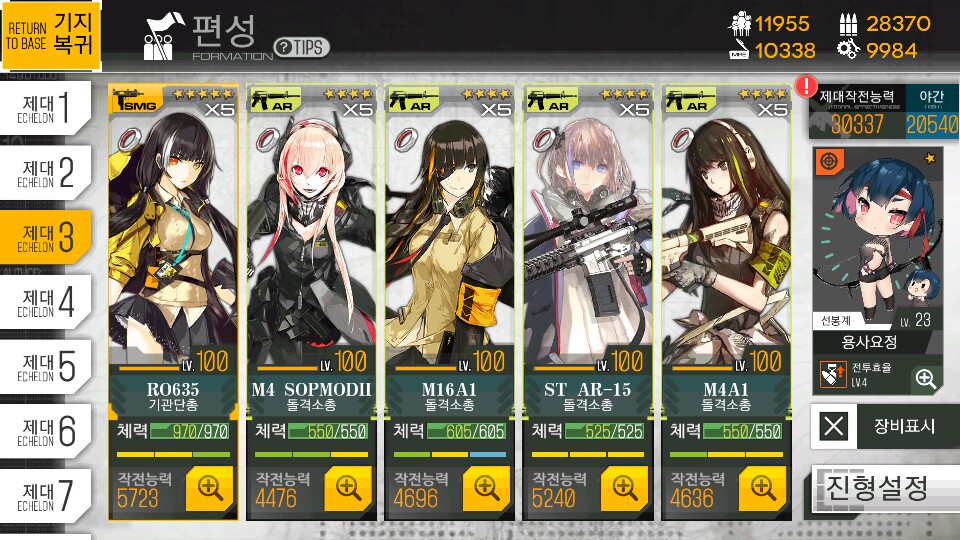This screenshot has width=960, height=540.
Task: Open M4A1 details with its magnifier button
Action: pos(762,488)
